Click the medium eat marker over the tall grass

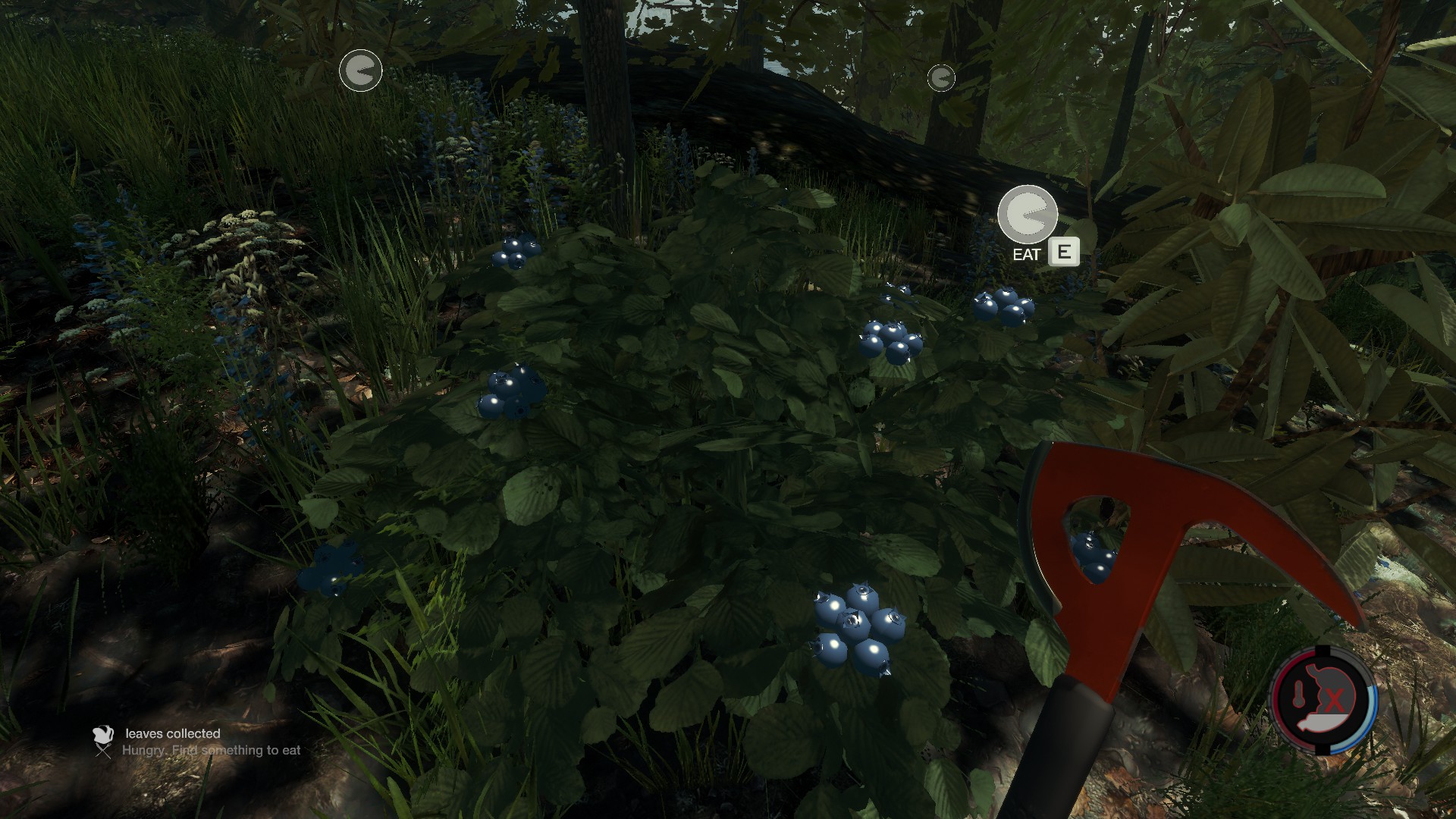click(360, 71)
